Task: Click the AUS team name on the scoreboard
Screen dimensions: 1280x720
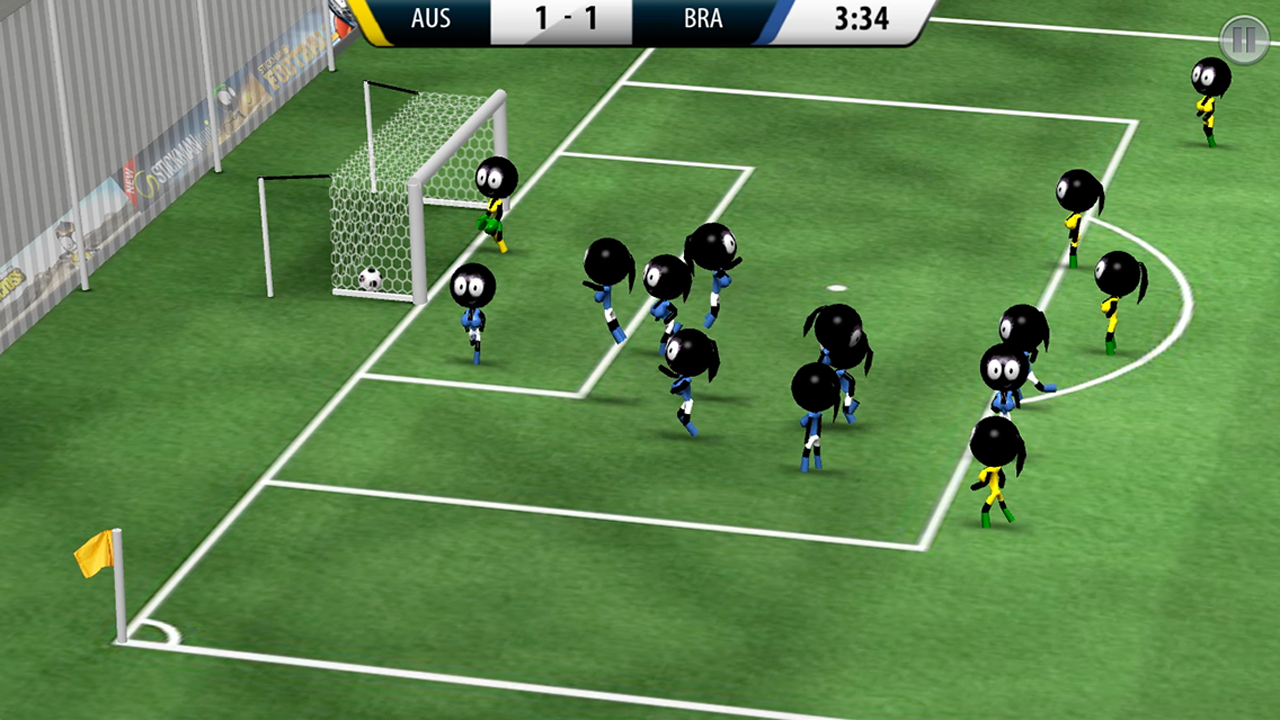Action: (x=430, y=19)
